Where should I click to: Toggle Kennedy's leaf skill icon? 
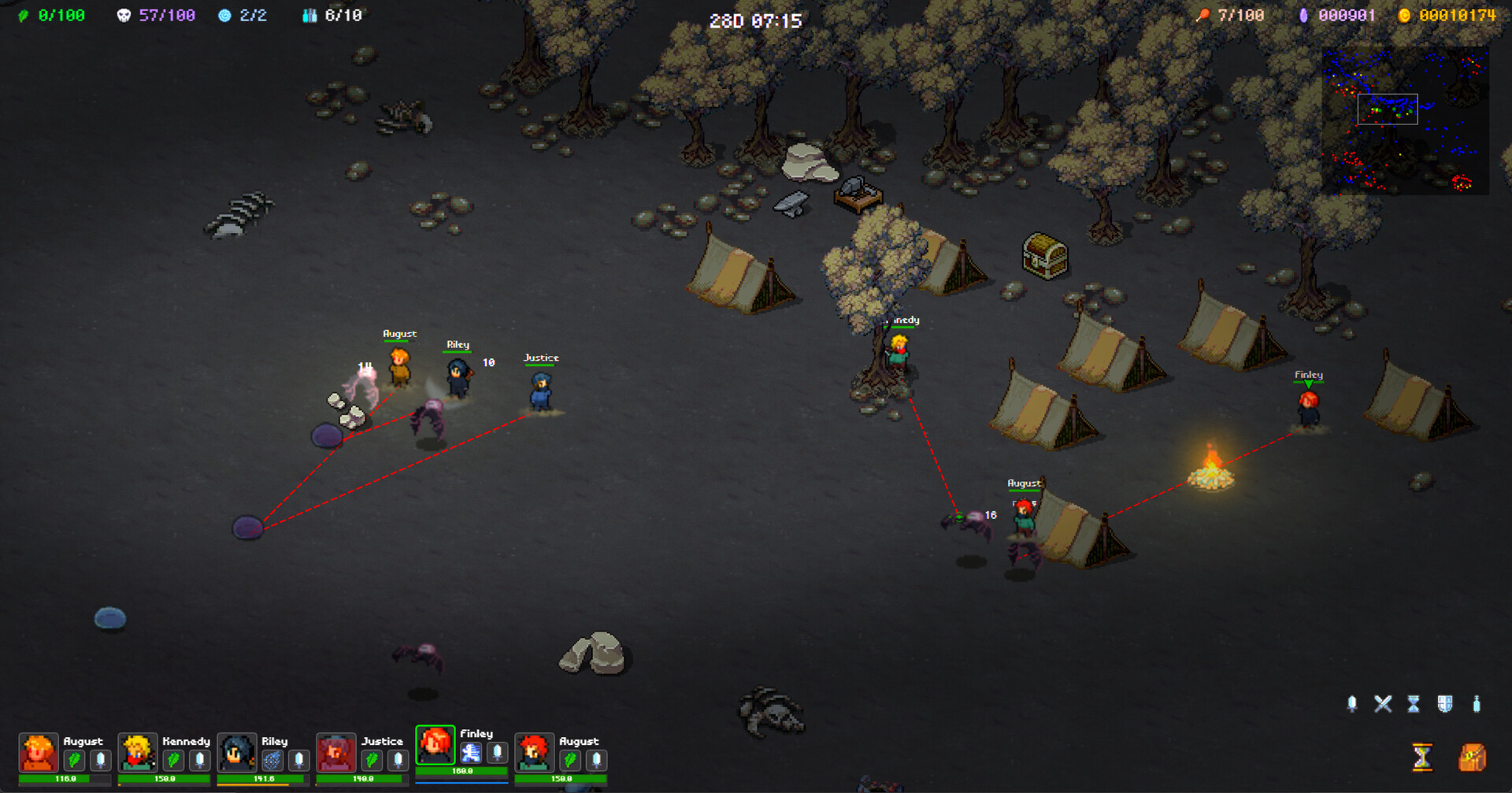172,759
